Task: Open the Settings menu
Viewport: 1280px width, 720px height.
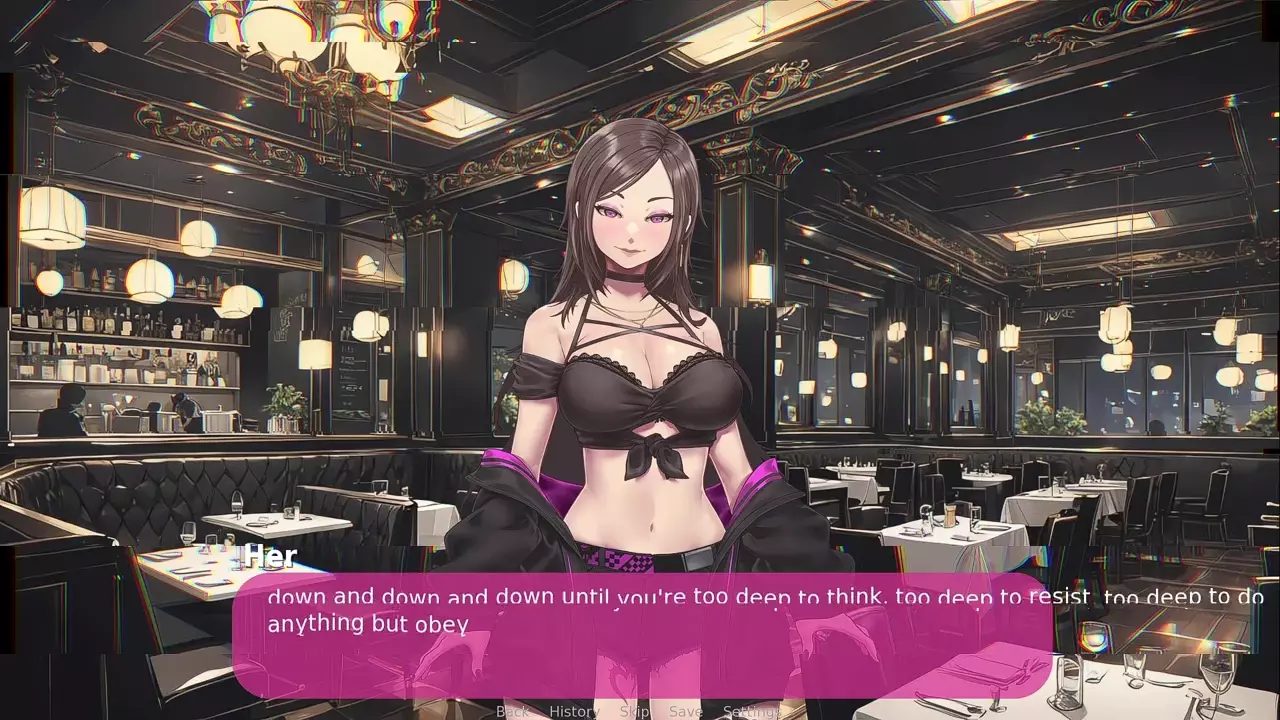Action: click(751, 711)
